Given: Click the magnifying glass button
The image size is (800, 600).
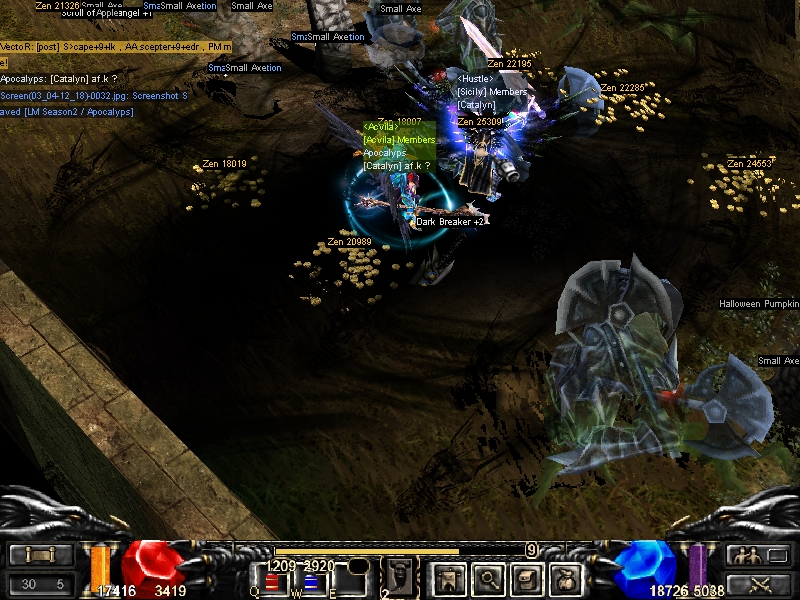Looking at the screenshot, I should coord(488,578).
